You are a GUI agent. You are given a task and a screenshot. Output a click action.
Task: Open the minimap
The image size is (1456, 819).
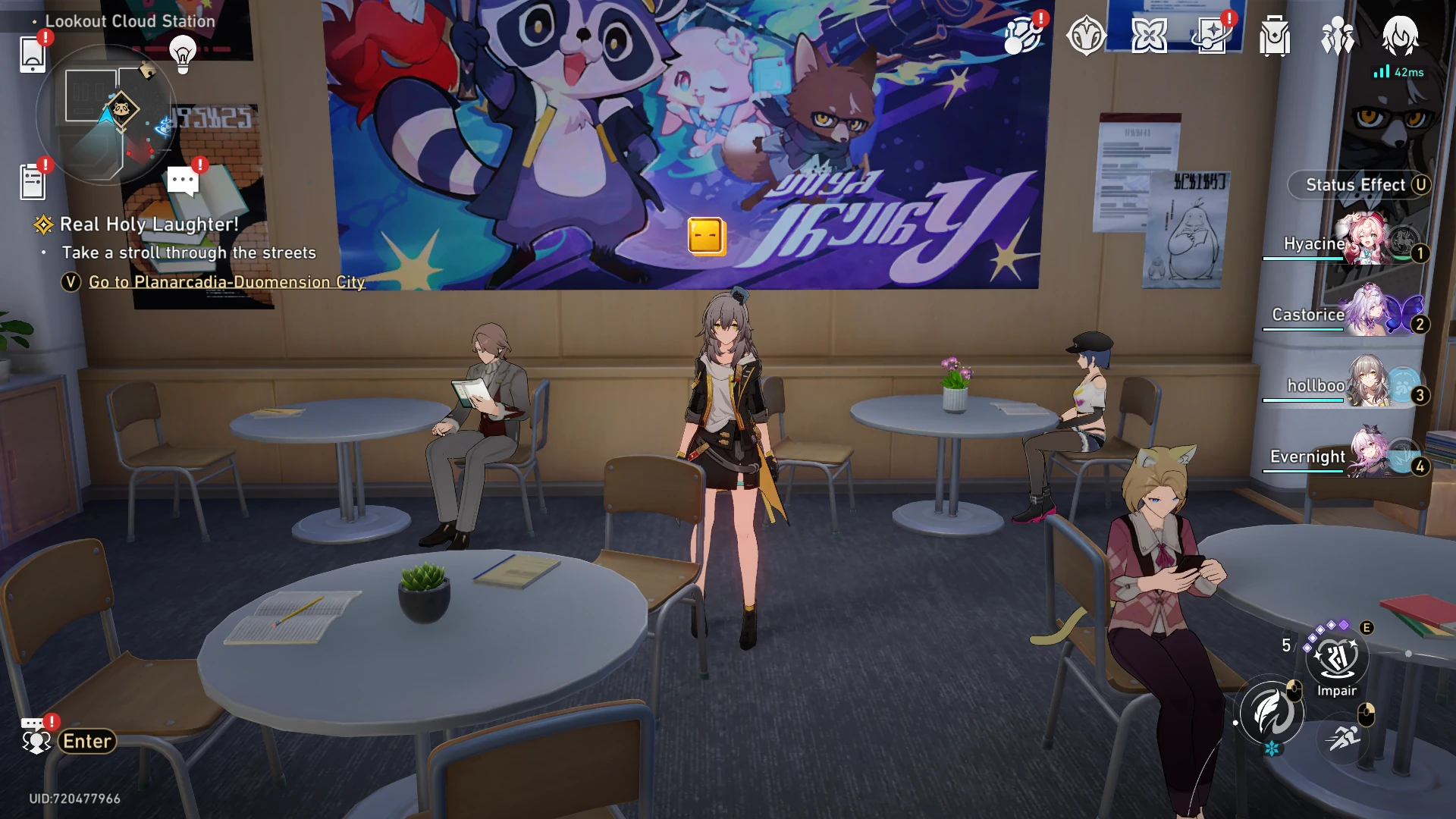[x=106, y=114]
